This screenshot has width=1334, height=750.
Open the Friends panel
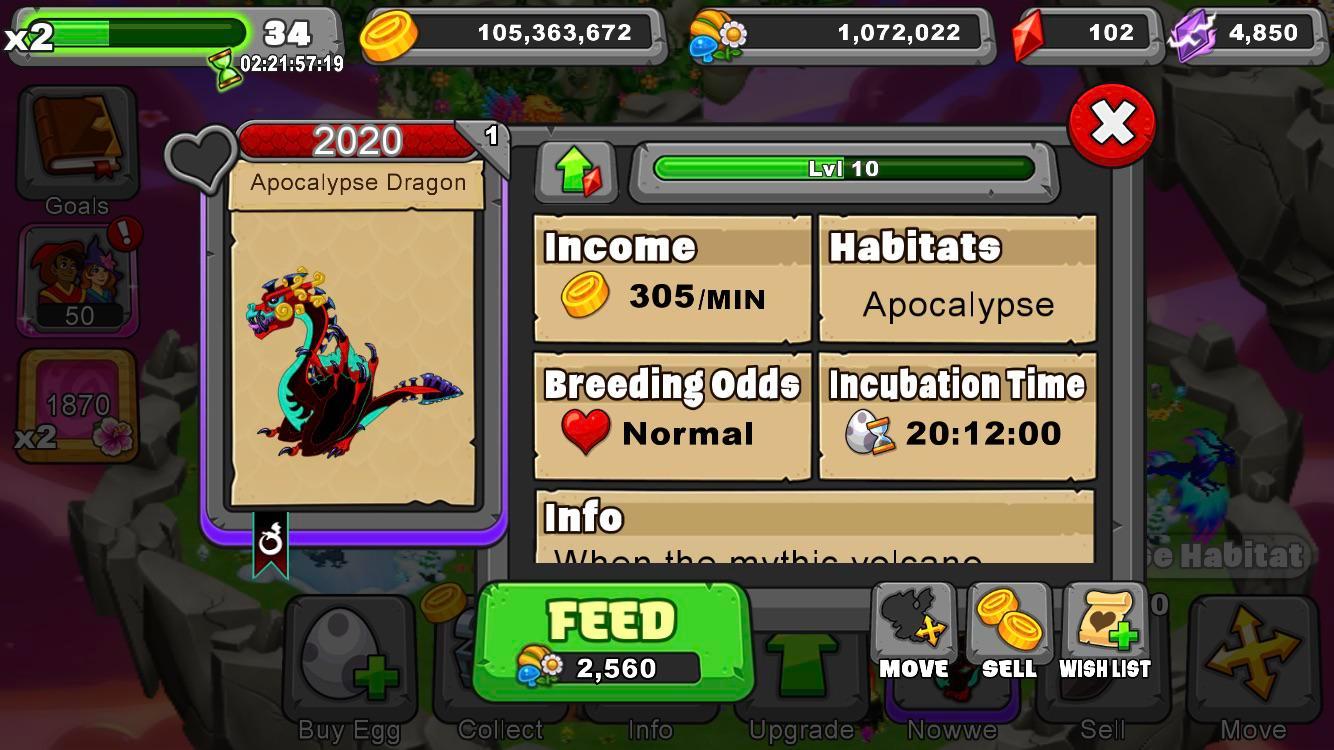click(75, 280)
